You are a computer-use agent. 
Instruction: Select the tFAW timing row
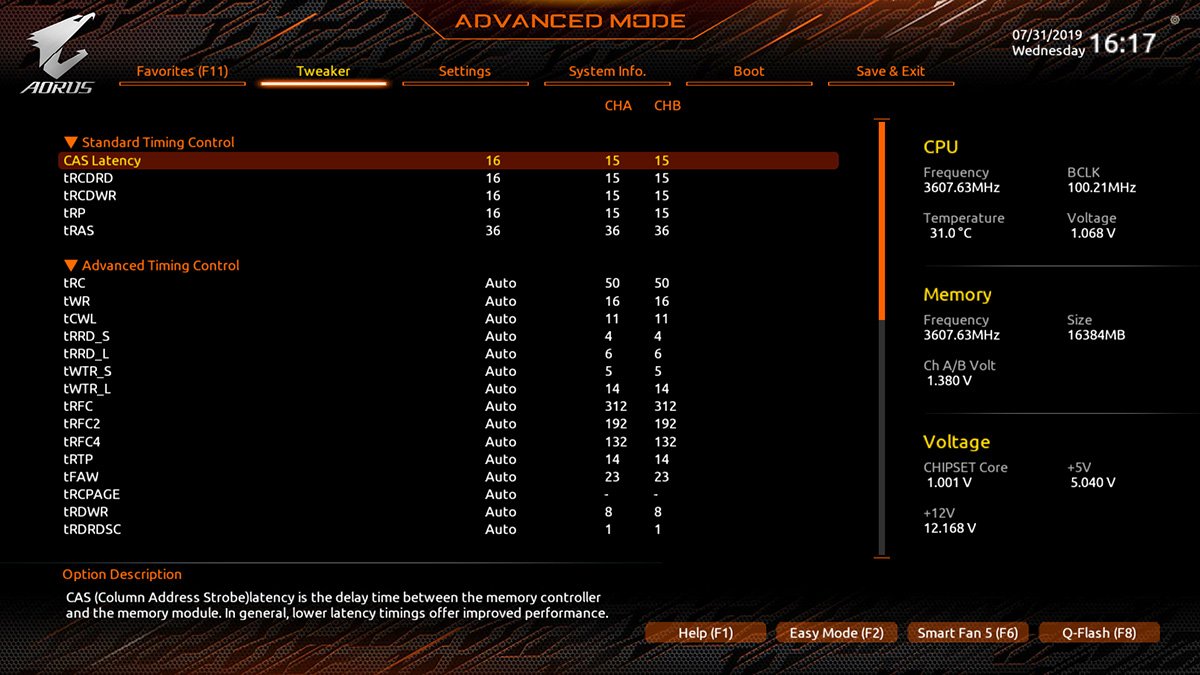[82, 477]
